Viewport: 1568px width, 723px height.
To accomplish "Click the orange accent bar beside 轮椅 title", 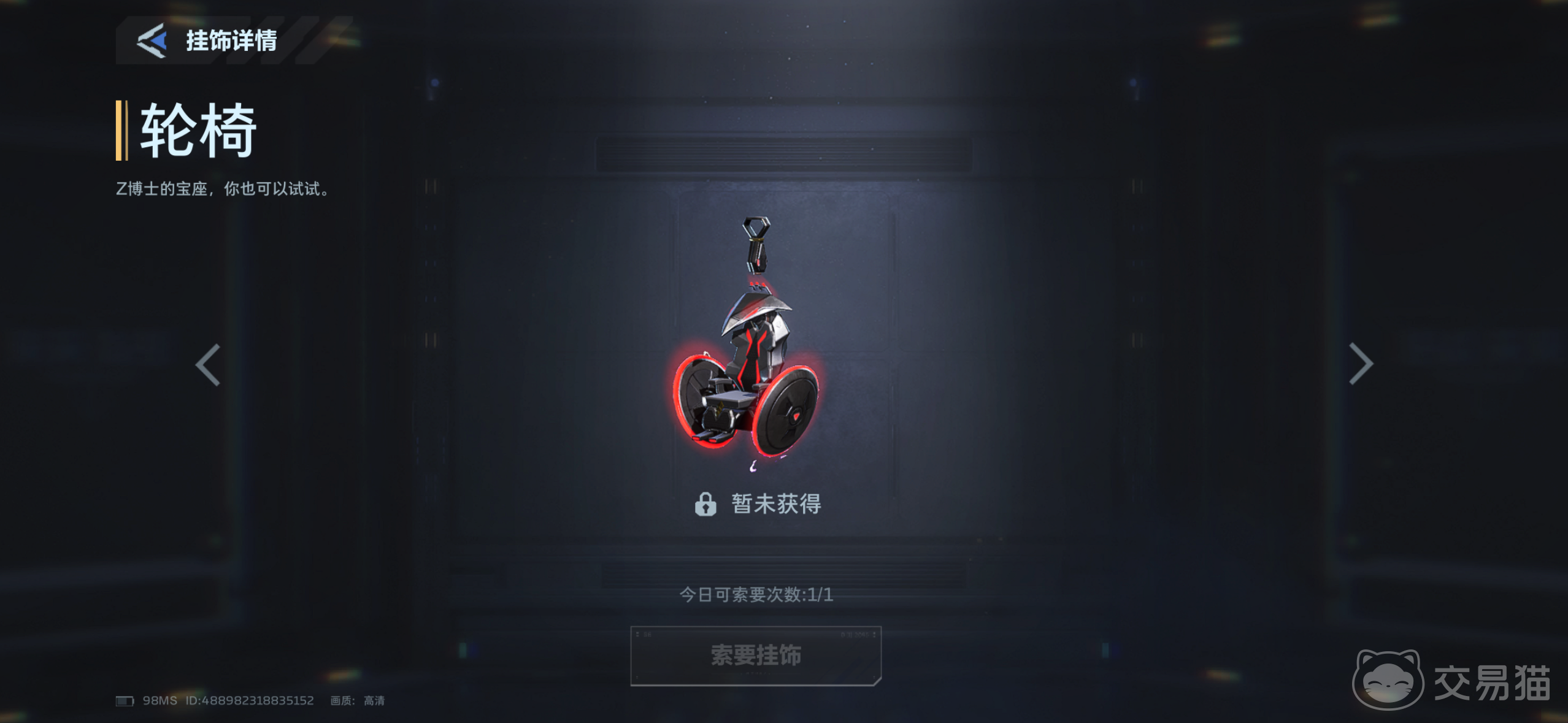I will tap(120, 131).
